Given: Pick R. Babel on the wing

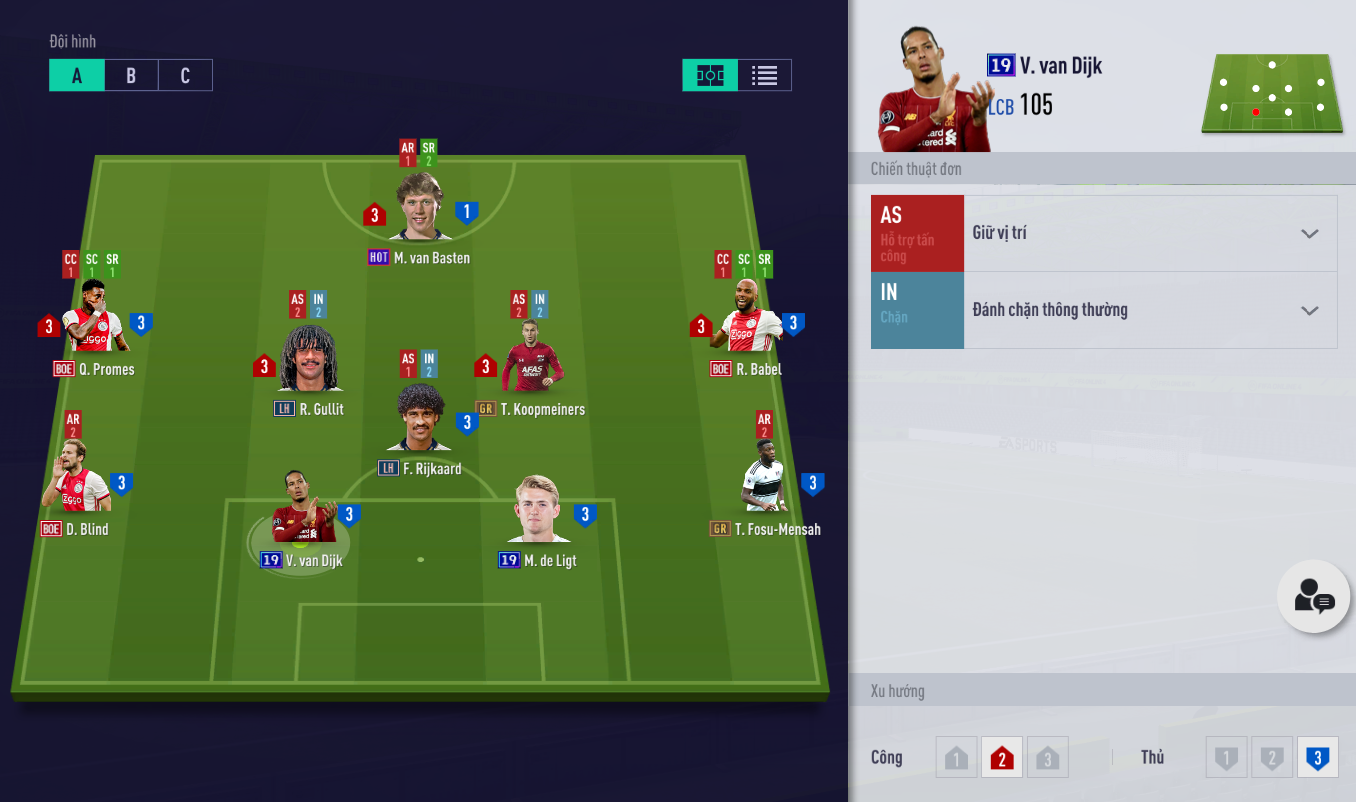Looking at the screenshot, I should pos(746,320).
